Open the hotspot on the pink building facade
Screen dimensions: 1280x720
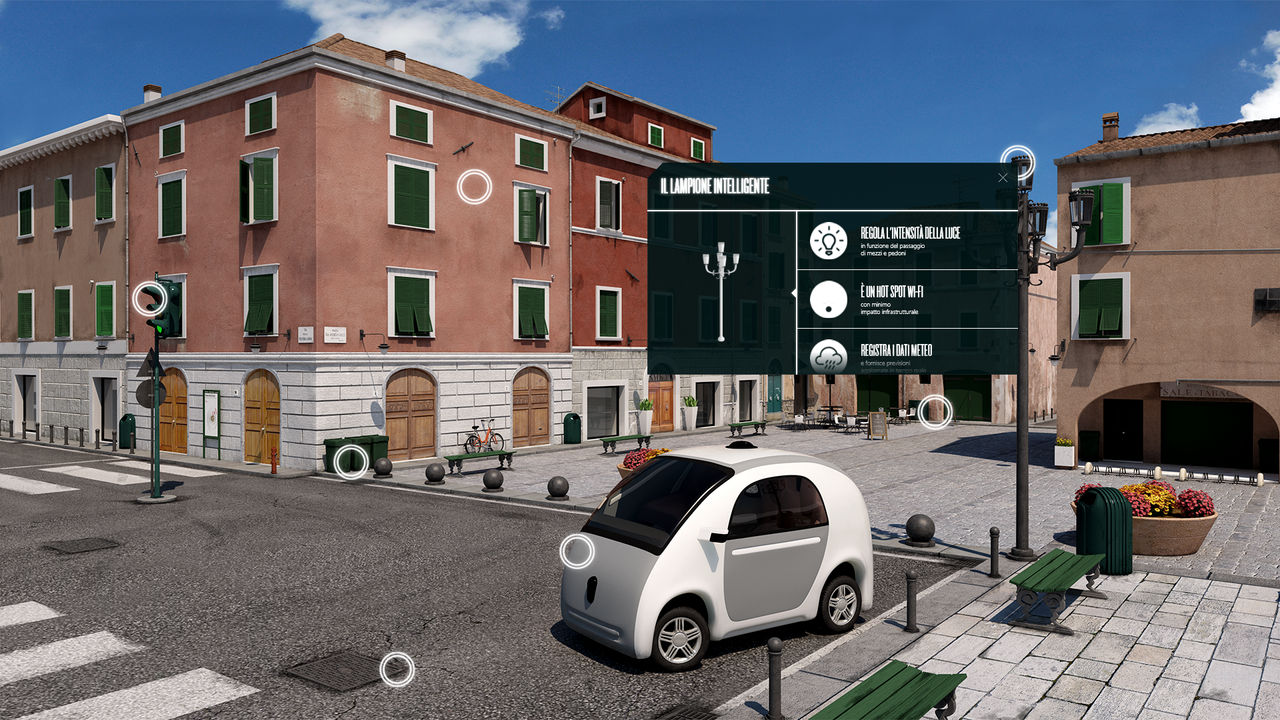click(474, 187)
